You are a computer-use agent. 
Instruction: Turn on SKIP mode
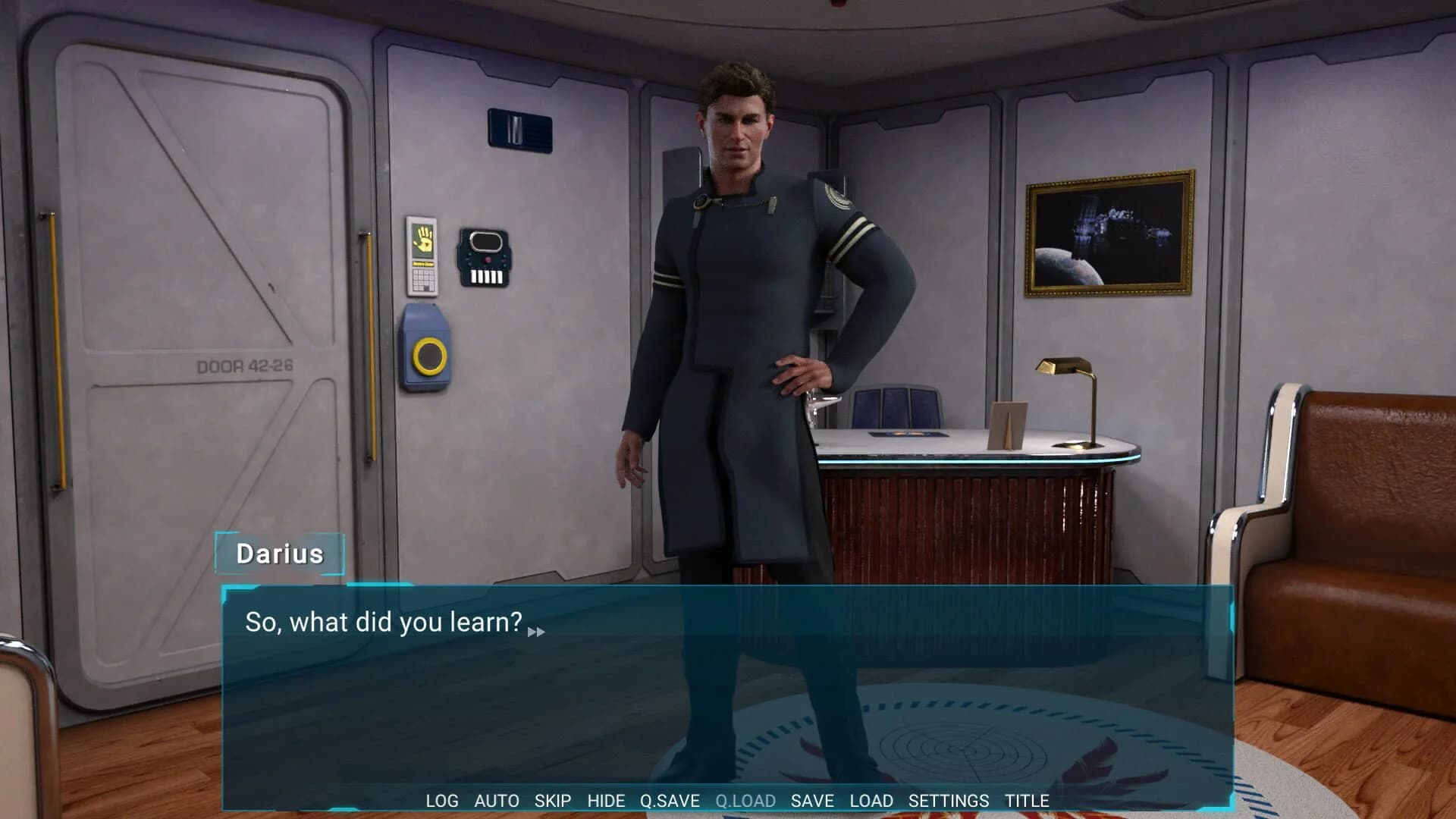[552, 801]
